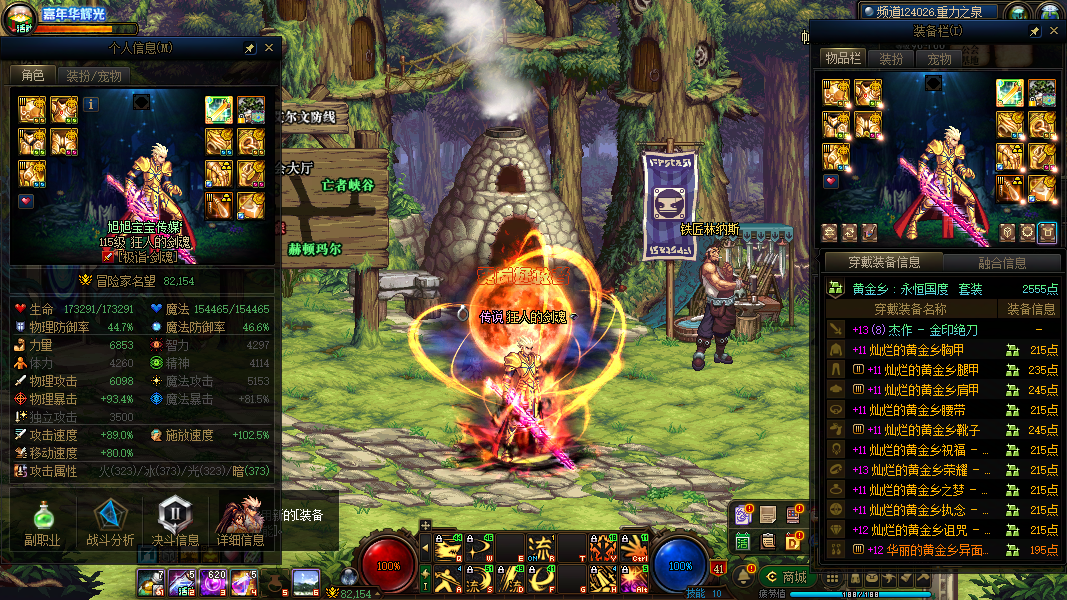Show 决斗信息 duel information
Image resolution: width=1067 pixels, height=600 pixels.
(x=174, y=522)
